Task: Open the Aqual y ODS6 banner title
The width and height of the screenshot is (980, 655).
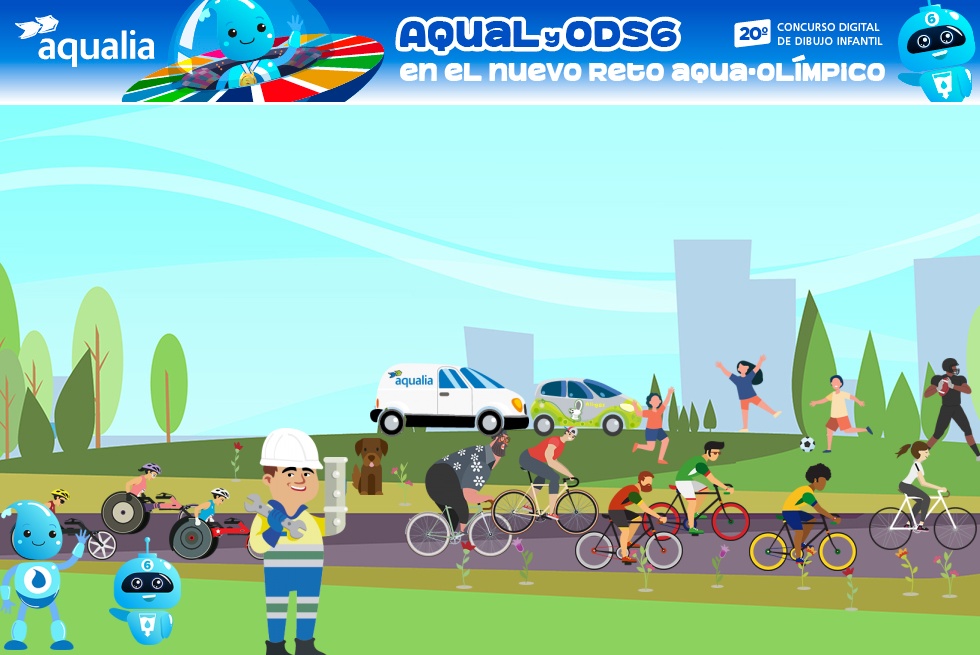Action: click(x=539, y=36)
